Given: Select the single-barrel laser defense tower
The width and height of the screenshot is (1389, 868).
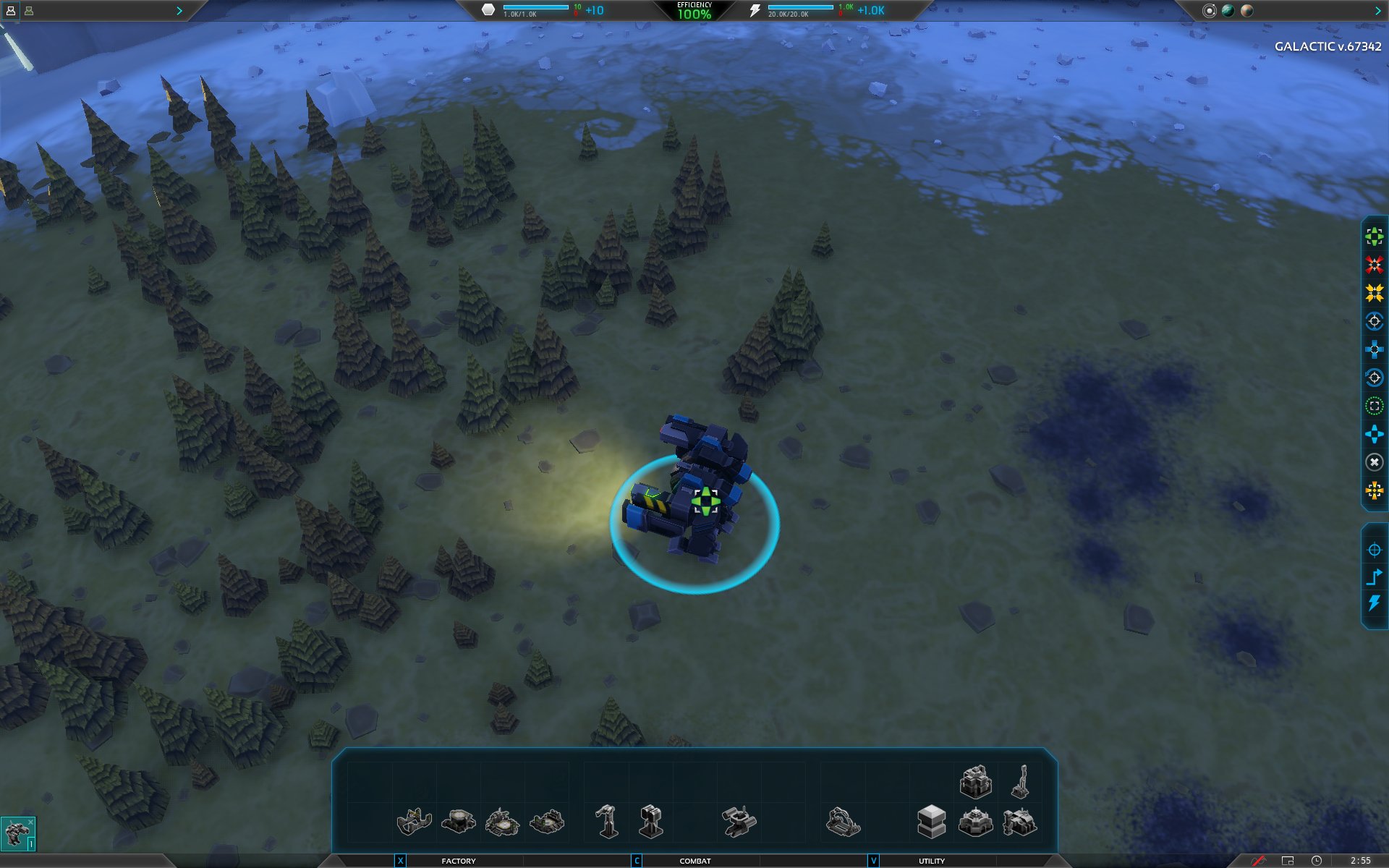Looking at the screenshot, I should [607, 822].
